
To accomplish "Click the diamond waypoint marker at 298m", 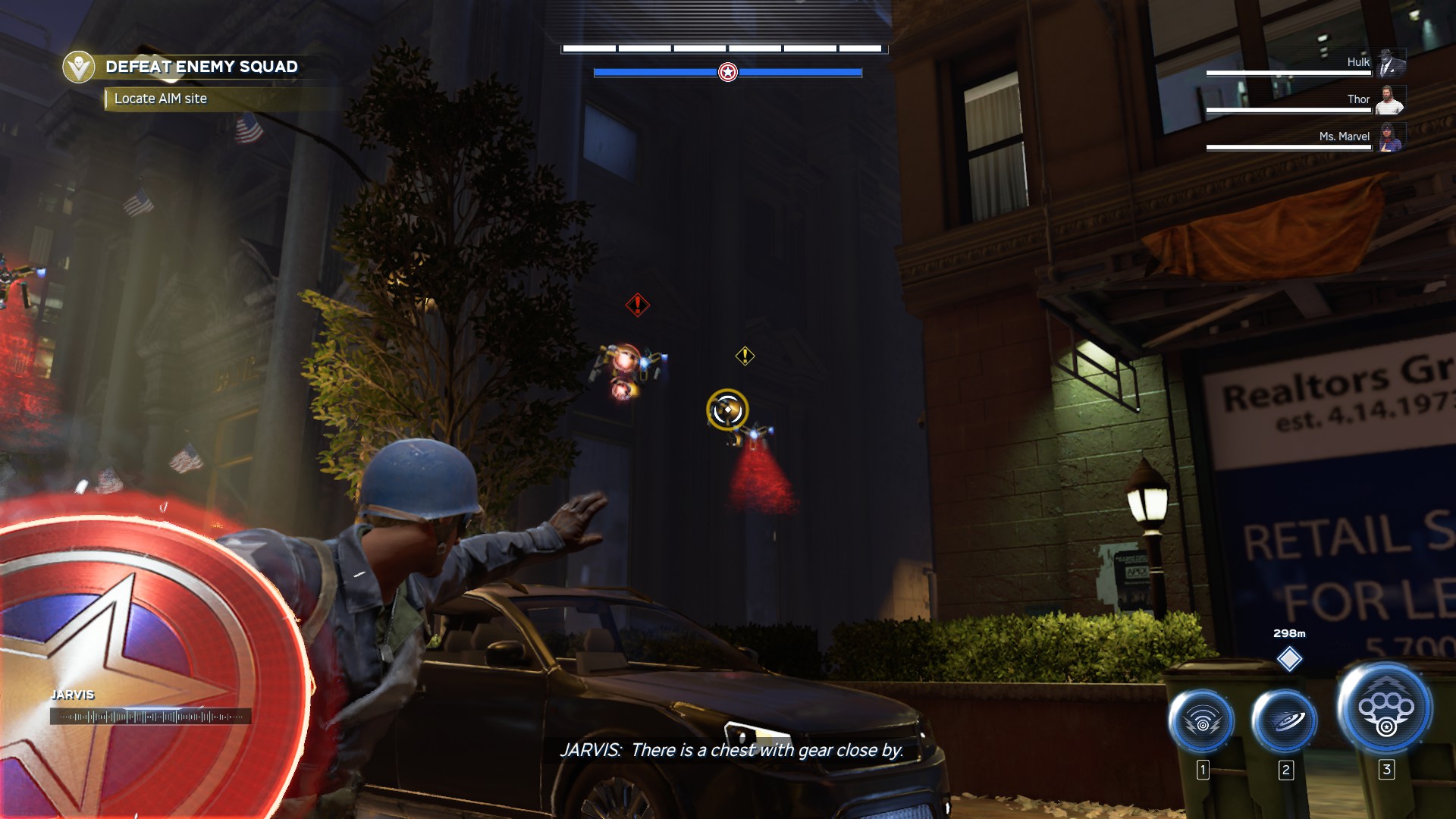I will (x=1289, y=658).
